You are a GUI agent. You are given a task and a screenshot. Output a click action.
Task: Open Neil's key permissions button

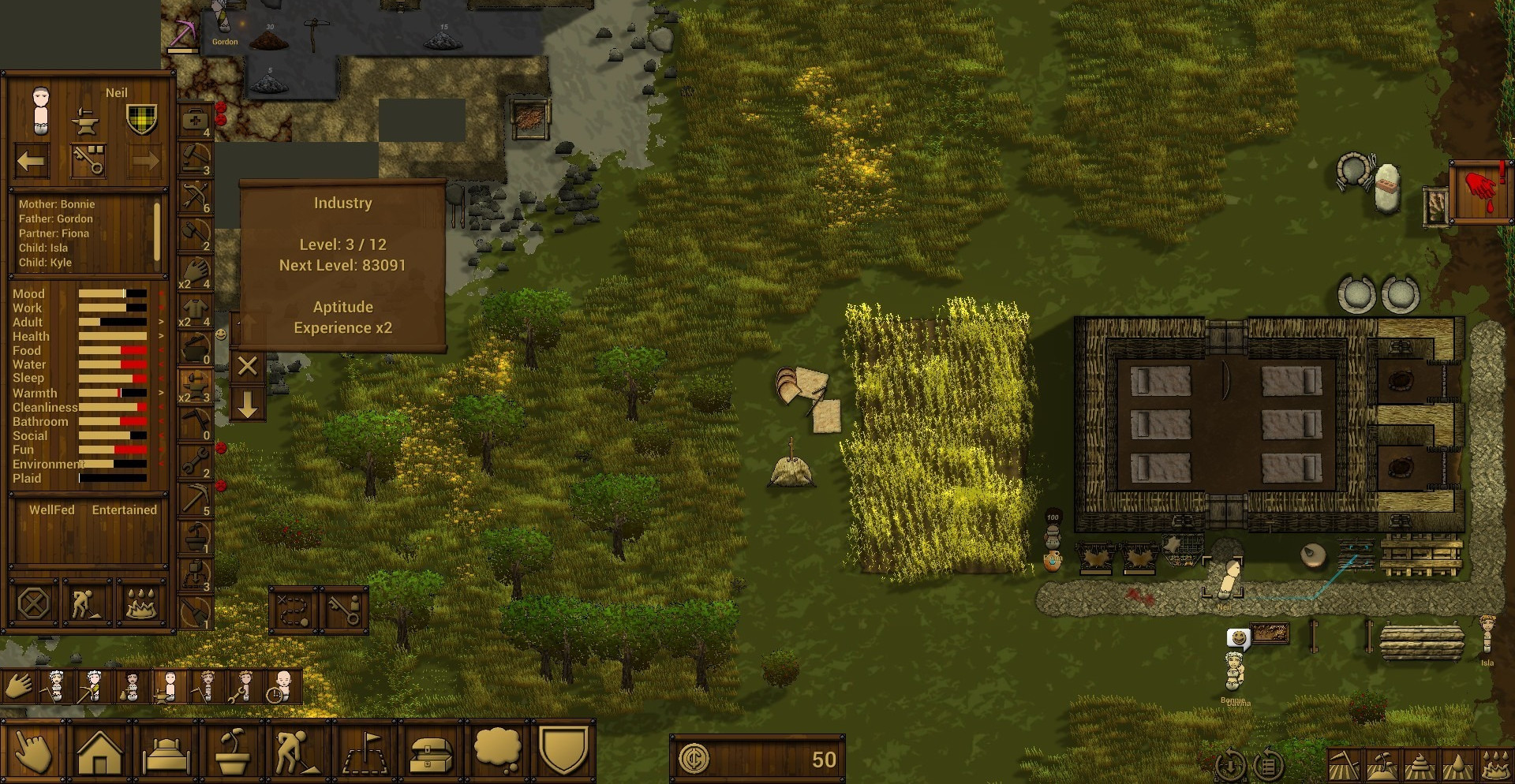(88, 160)
